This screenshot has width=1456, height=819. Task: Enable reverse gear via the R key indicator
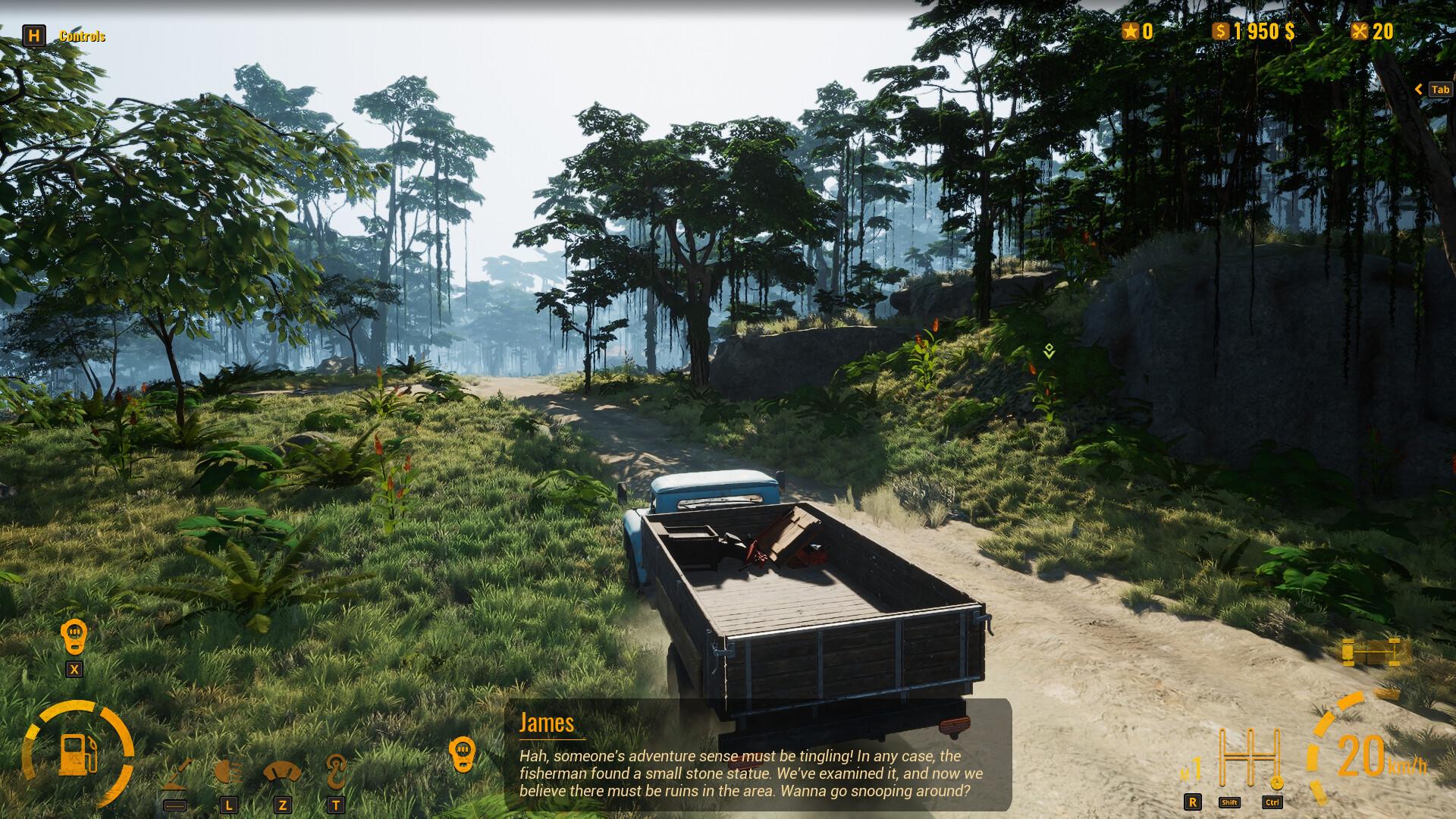tap(1193, 802)
